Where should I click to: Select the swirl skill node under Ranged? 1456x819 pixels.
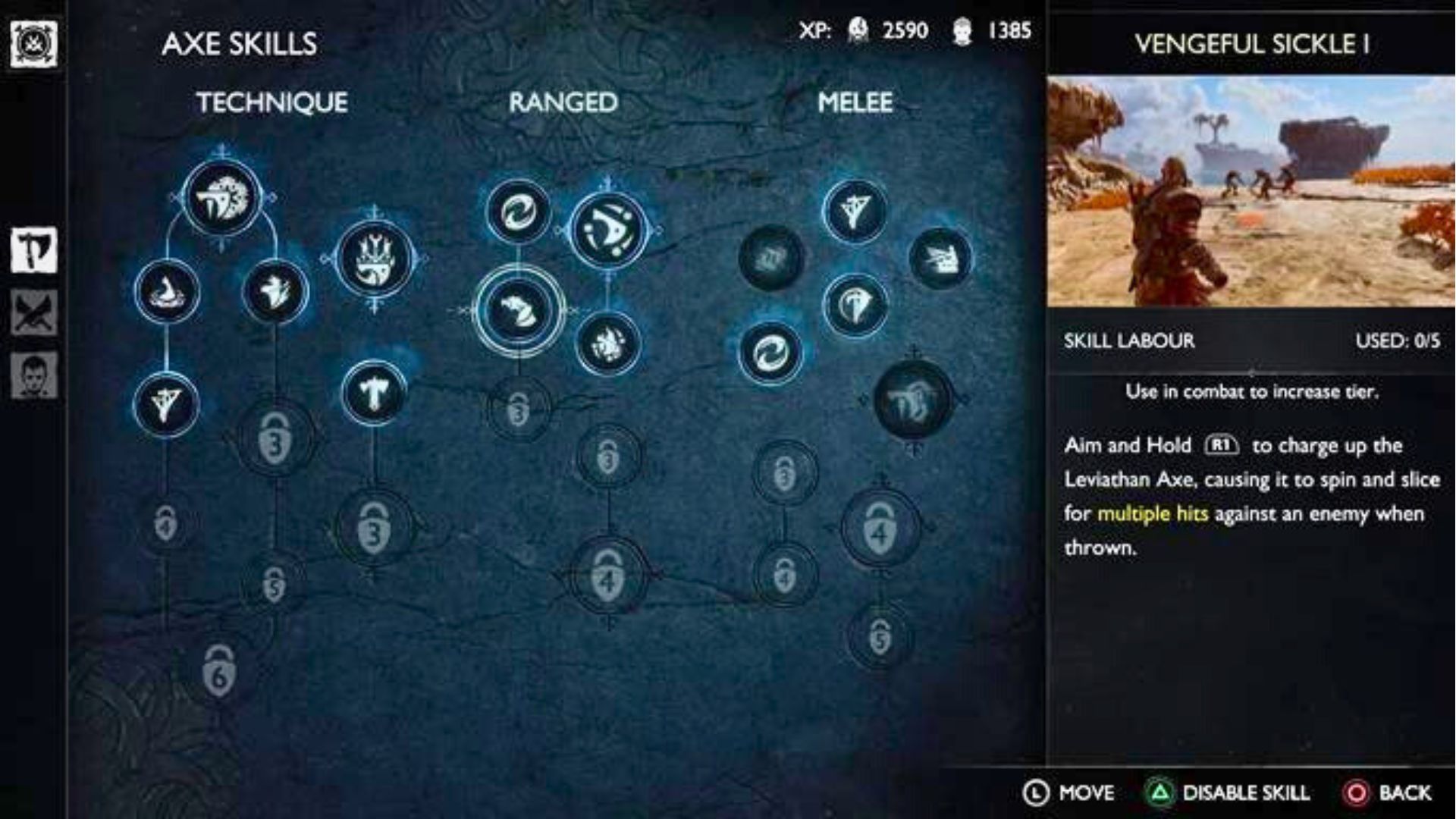[518, 212]
